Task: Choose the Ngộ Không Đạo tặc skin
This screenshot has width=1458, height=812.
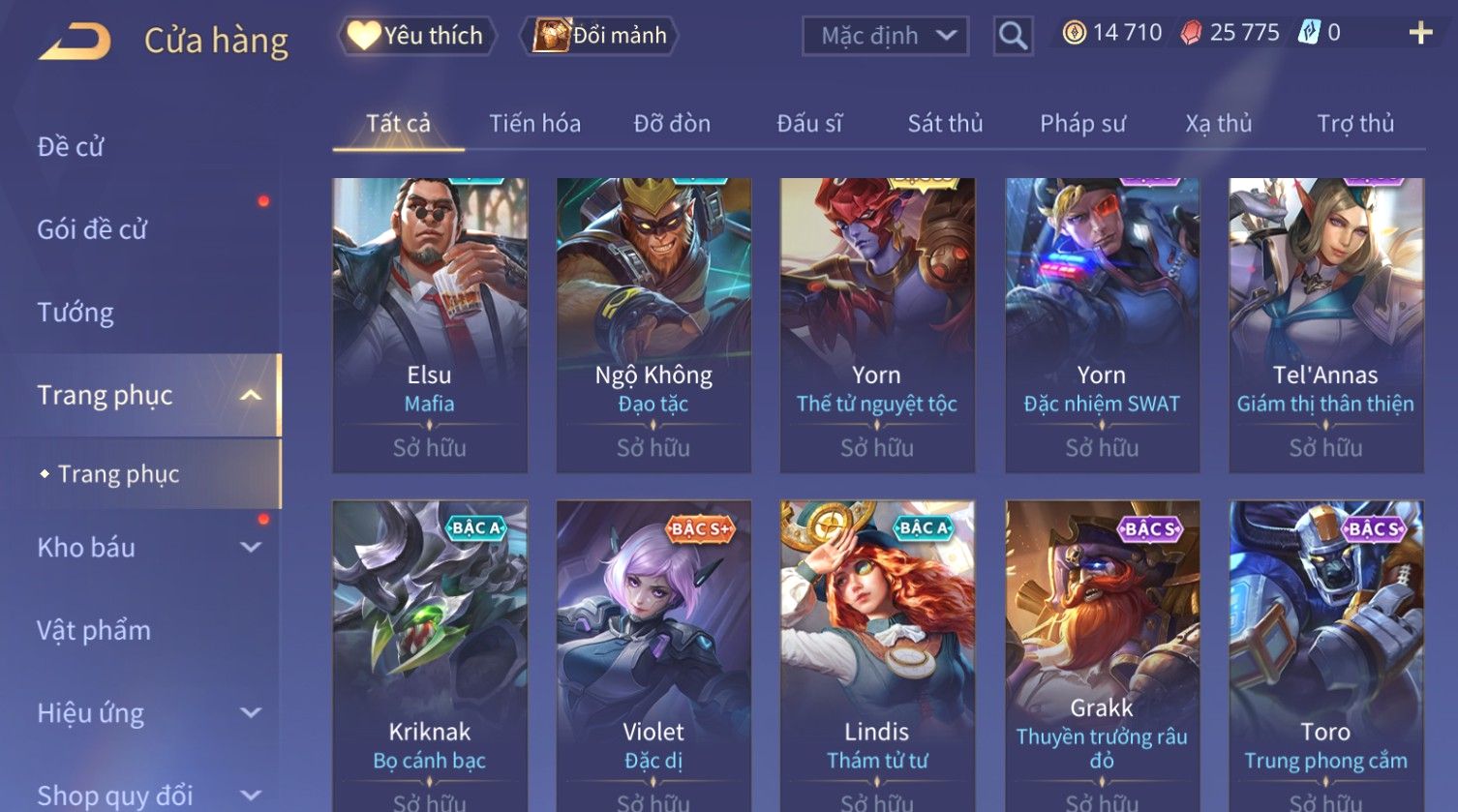Action: tap(653, 324)
